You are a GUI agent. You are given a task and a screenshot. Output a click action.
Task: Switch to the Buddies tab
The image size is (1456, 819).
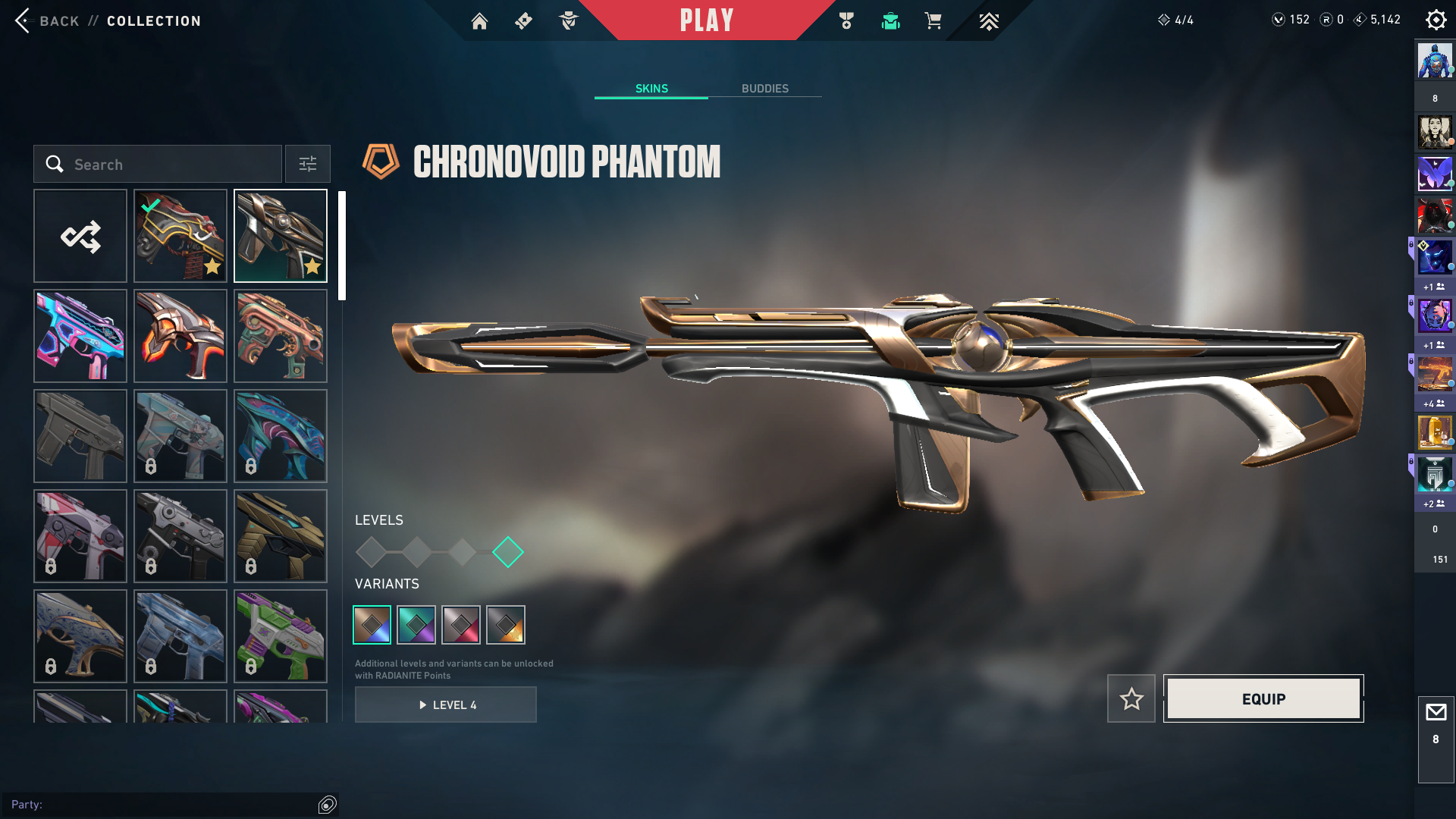[x=764, y=89]
